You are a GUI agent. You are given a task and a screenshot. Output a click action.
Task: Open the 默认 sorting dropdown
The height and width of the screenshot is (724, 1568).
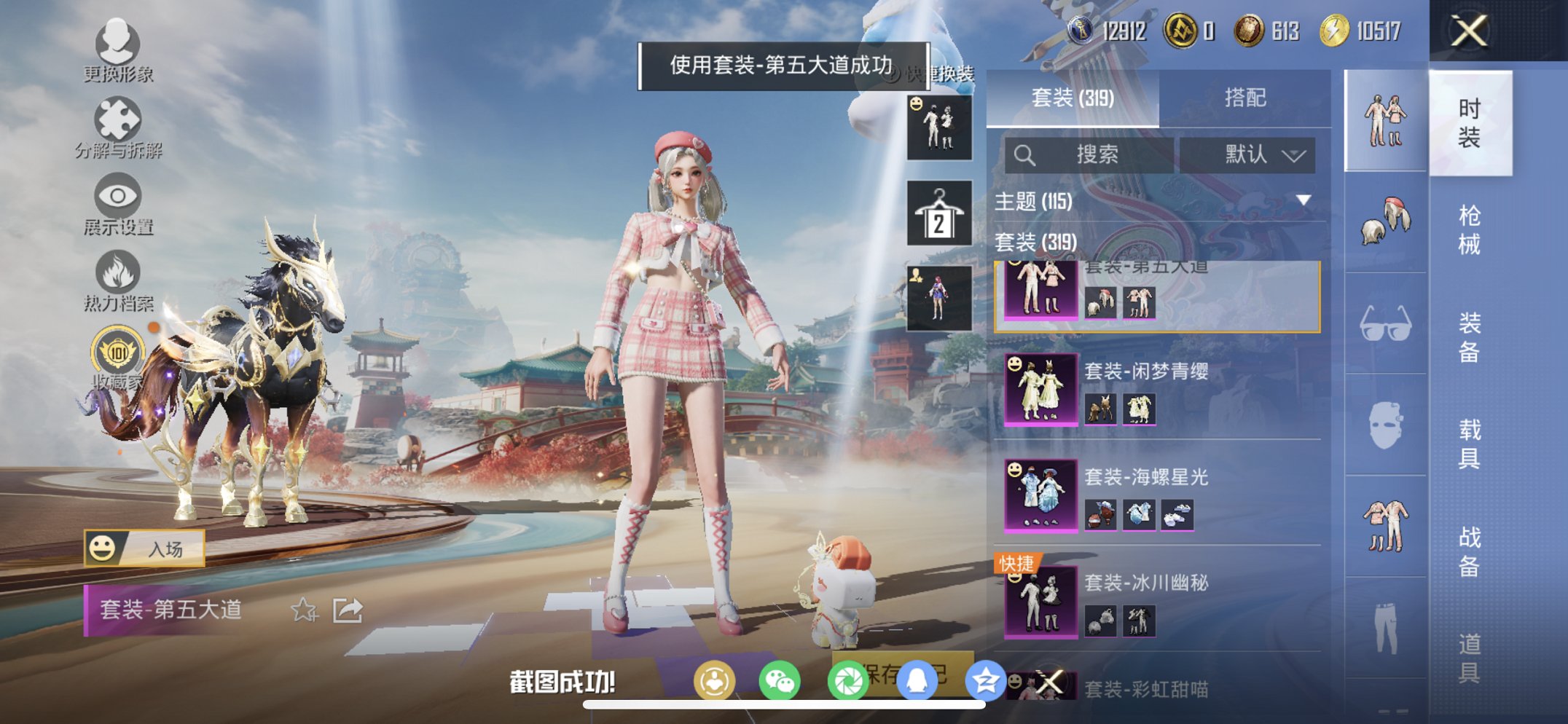pyautogui.click(x=1250, y=154)
